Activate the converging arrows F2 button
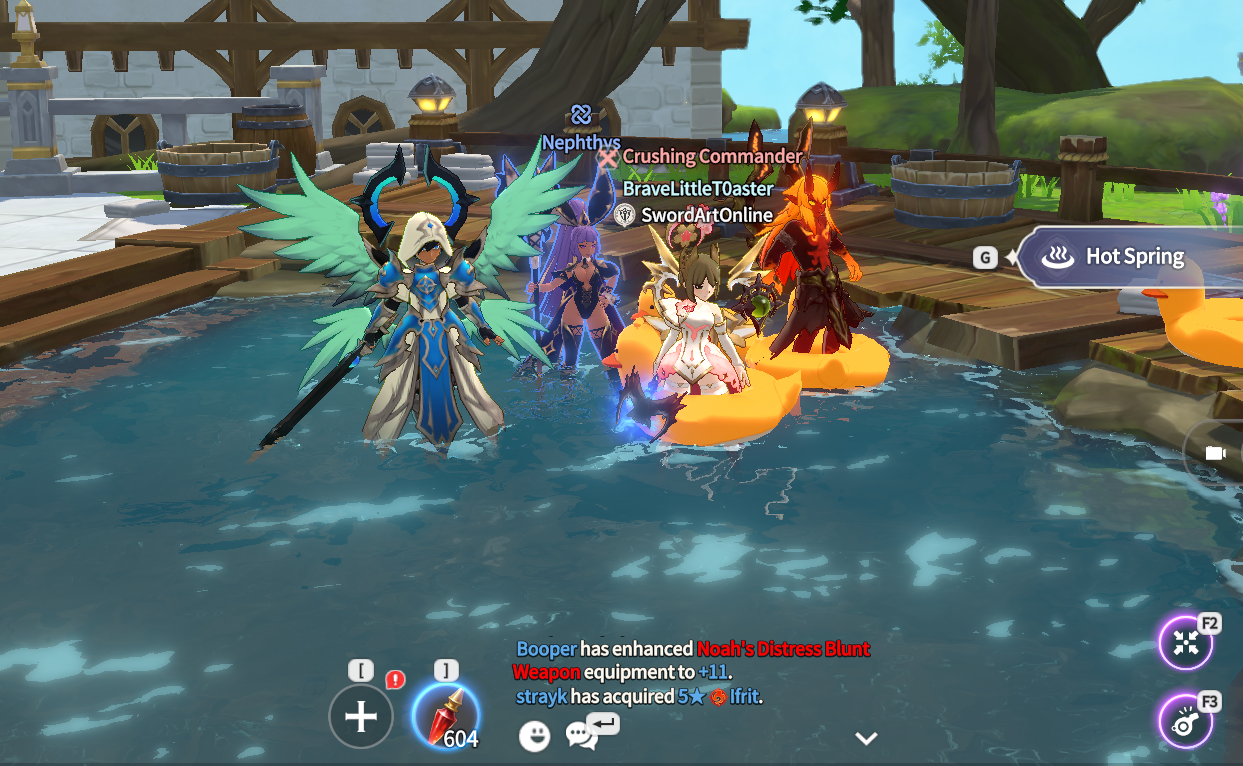The image size is (1243, 766). (1186, 643)
